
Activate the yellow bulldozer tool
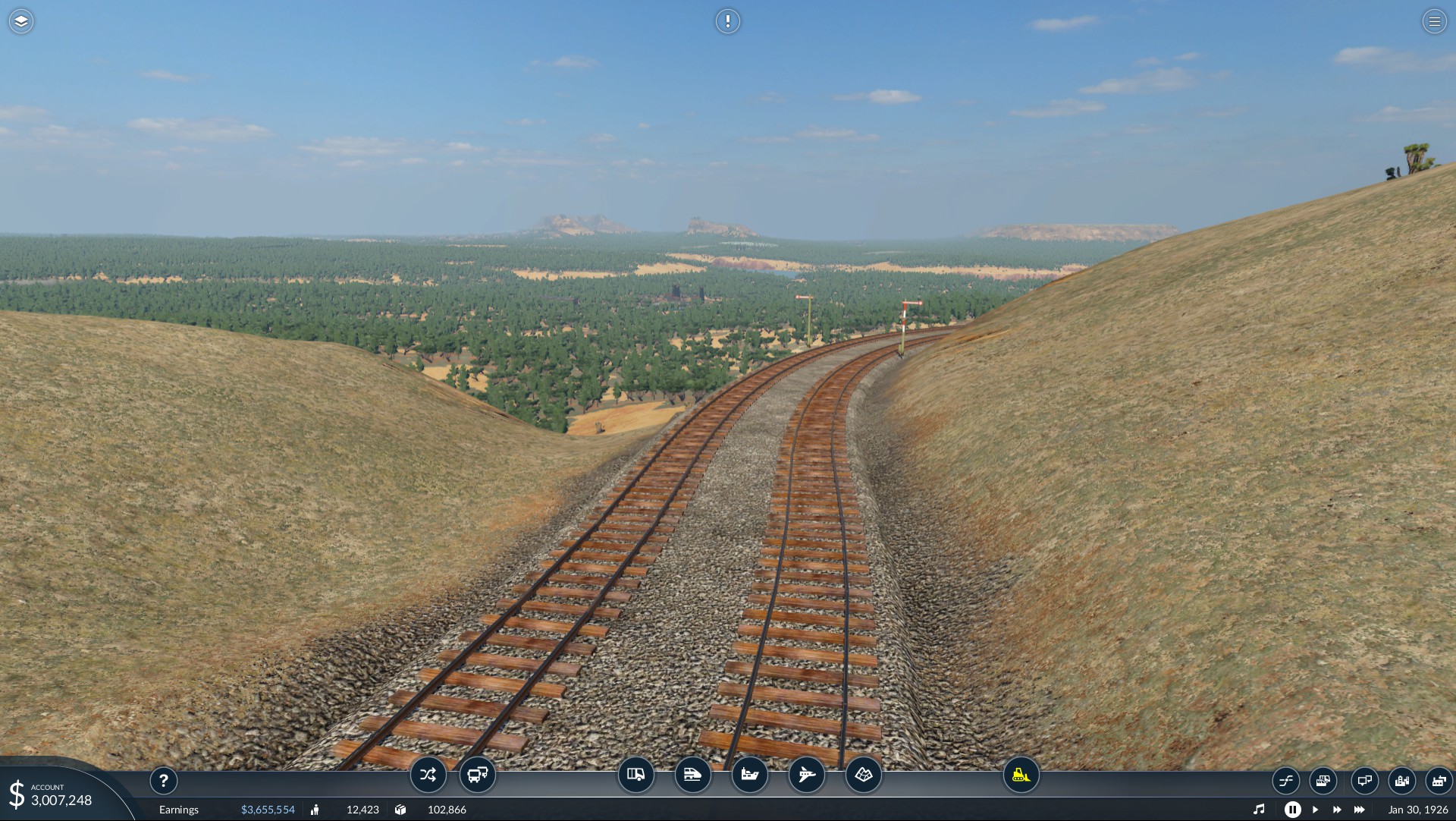click(1021, 775)
